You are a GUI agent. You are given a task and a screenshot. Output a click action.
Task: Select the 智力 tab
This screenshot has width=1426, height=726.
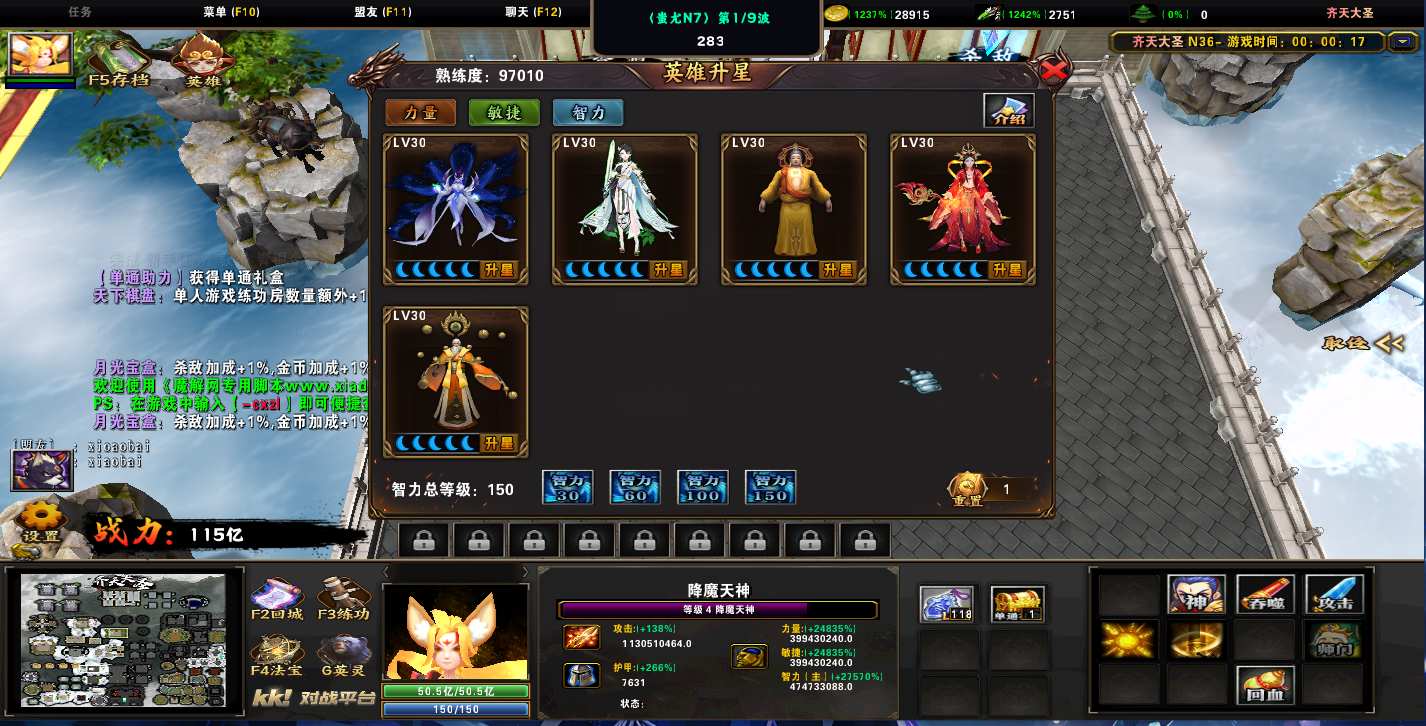587,112
